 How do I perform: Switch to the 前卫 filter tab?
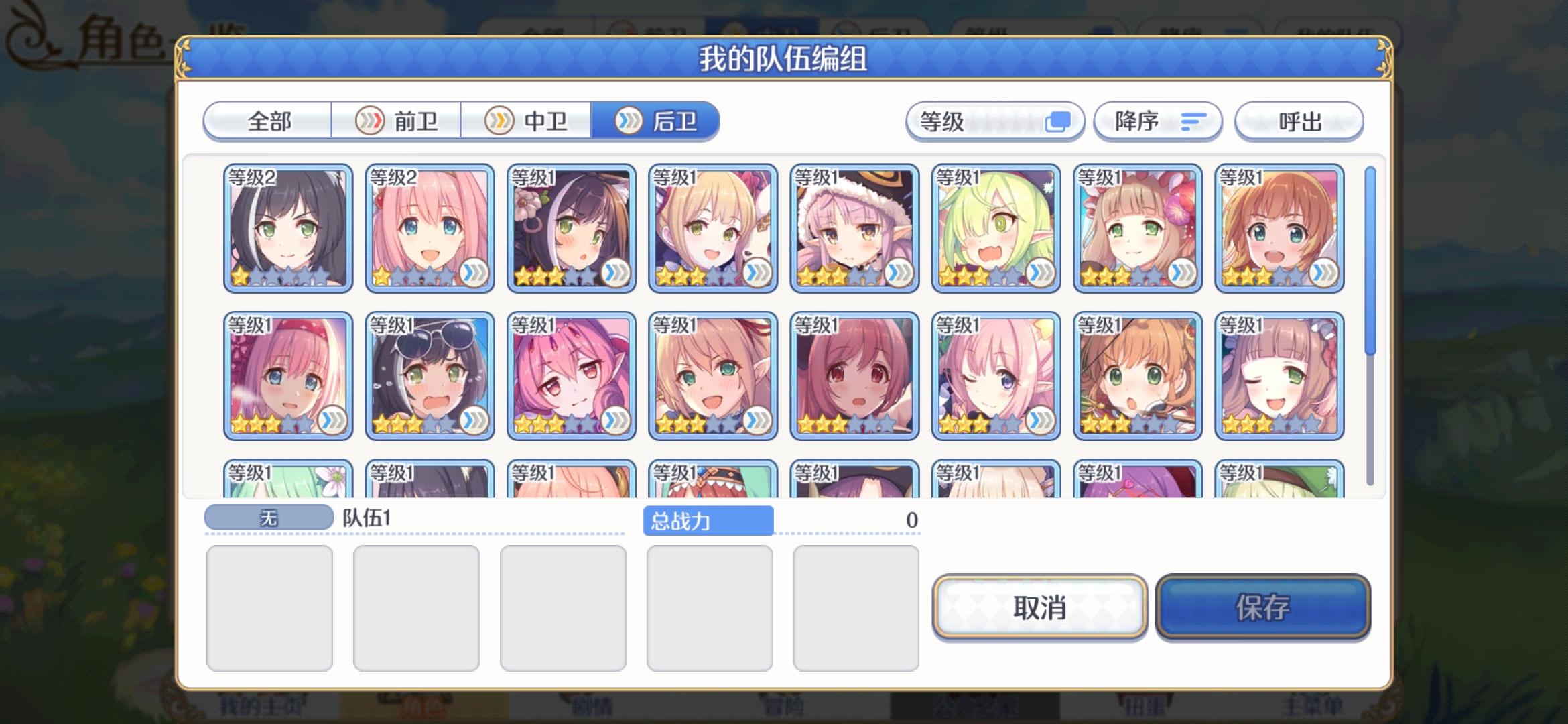398,121
